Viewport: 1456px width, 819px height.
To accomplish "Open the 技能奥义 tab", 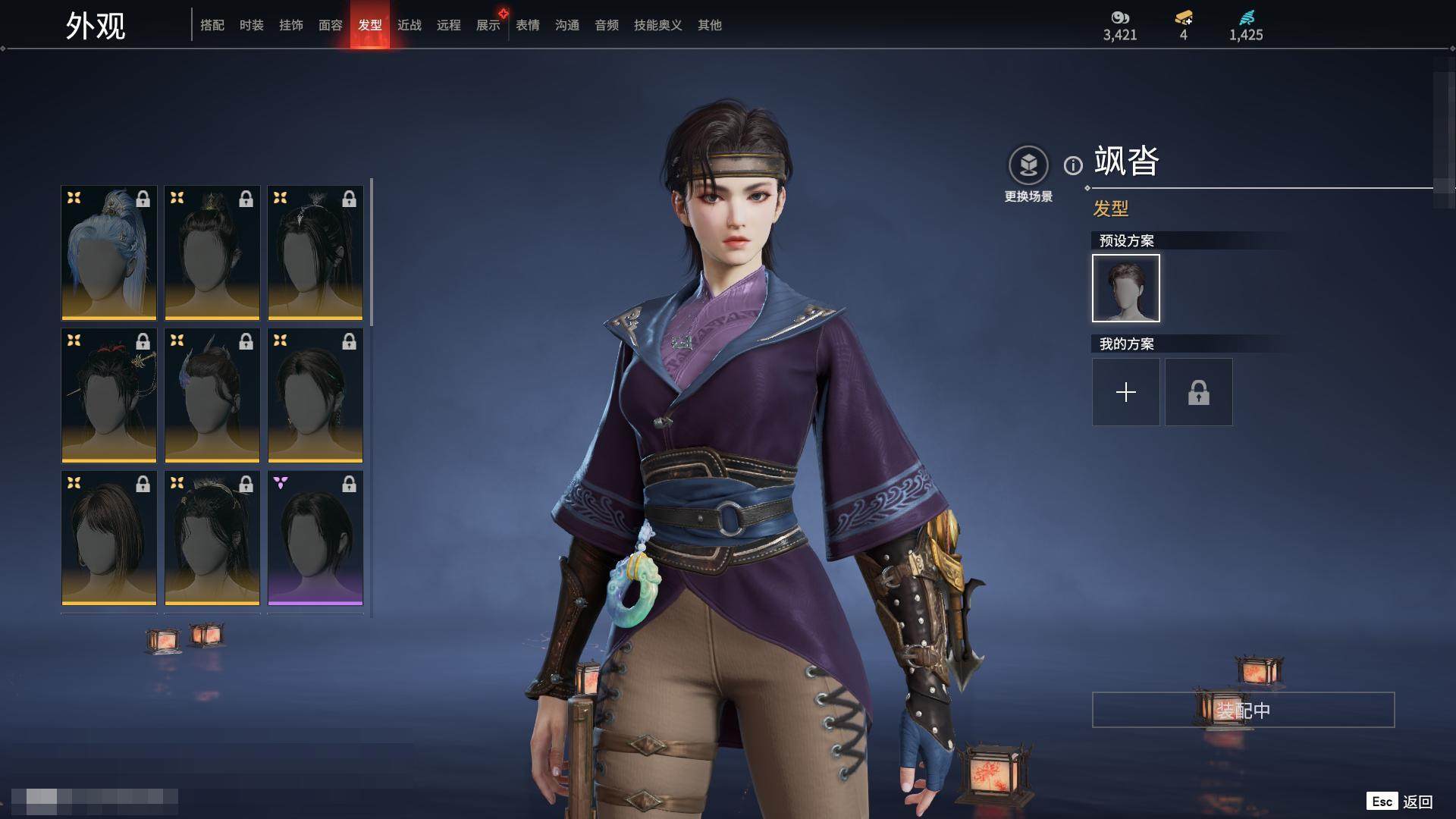I will point(658,25).
